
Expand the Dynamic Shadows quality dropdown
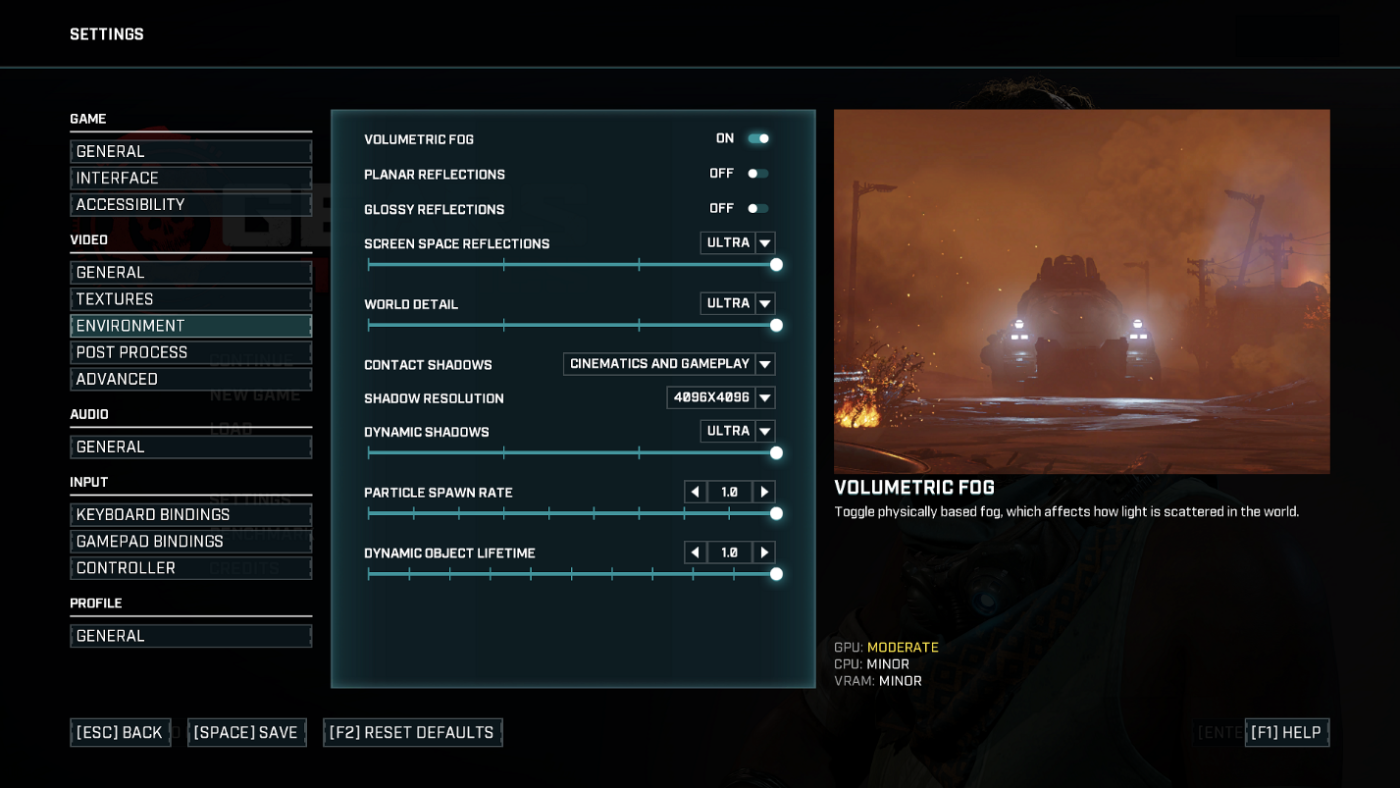point(765,430)
